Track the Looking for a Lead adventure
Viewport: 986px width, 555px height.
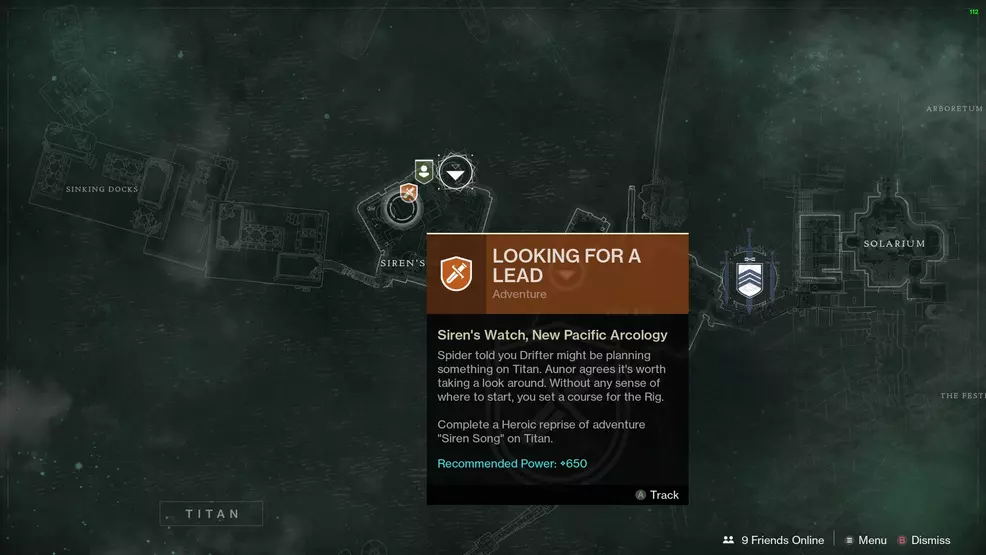pos(657,495)
